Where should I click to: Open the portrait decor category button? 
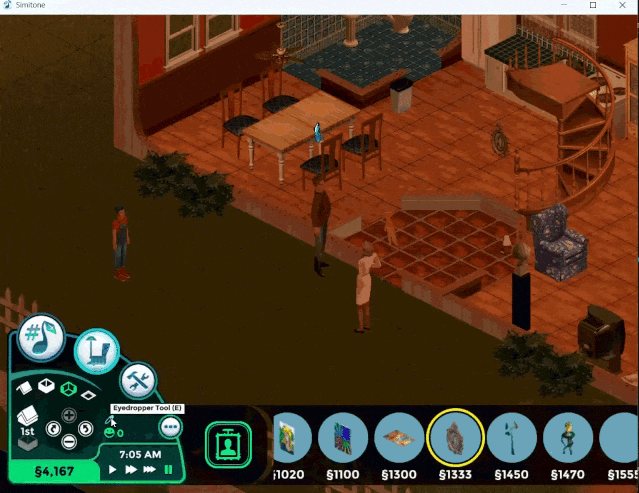click(227, 443)
